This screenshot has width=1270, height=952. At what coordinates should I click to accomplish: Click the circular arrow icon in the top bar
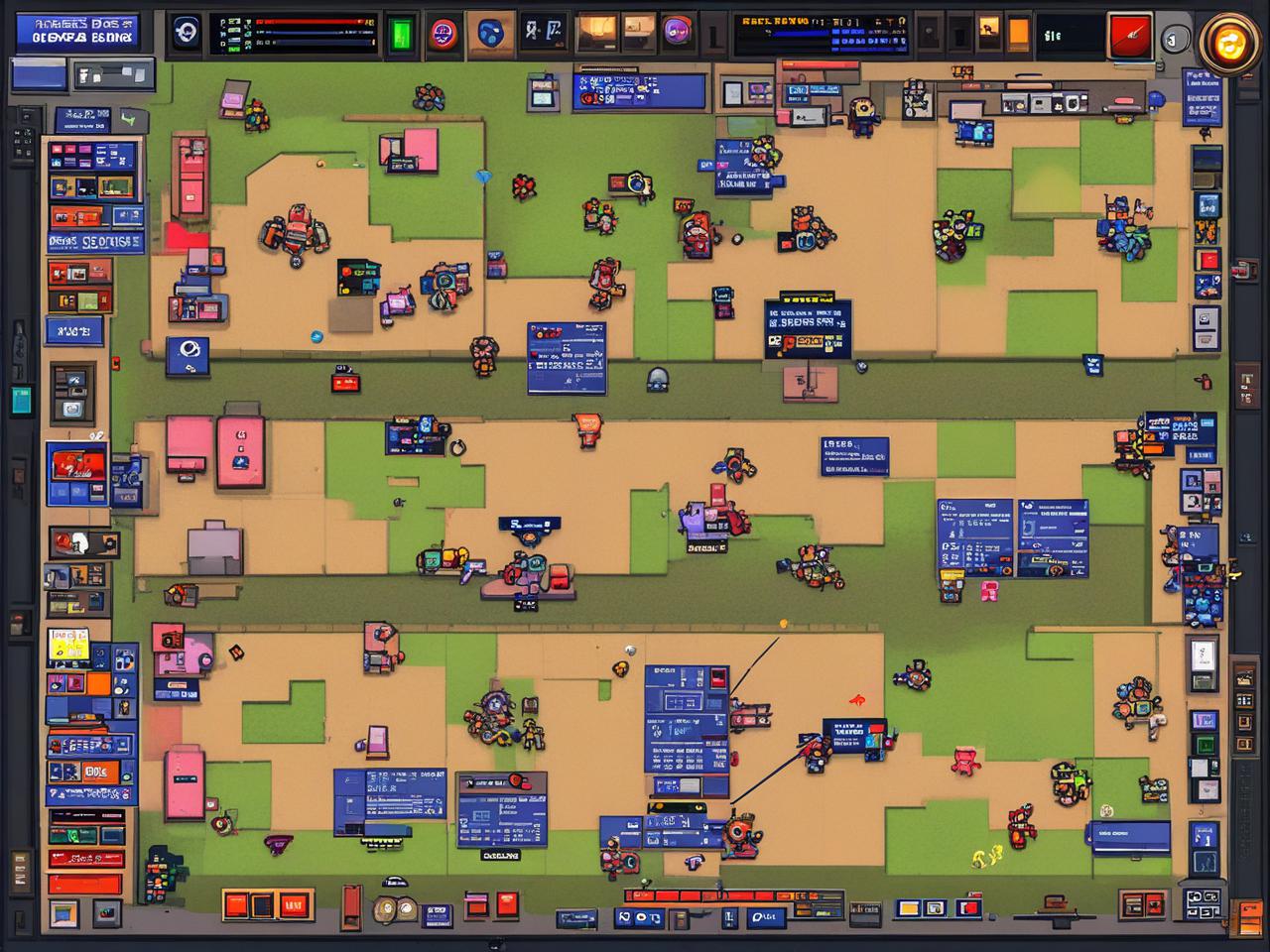(186, 32)
